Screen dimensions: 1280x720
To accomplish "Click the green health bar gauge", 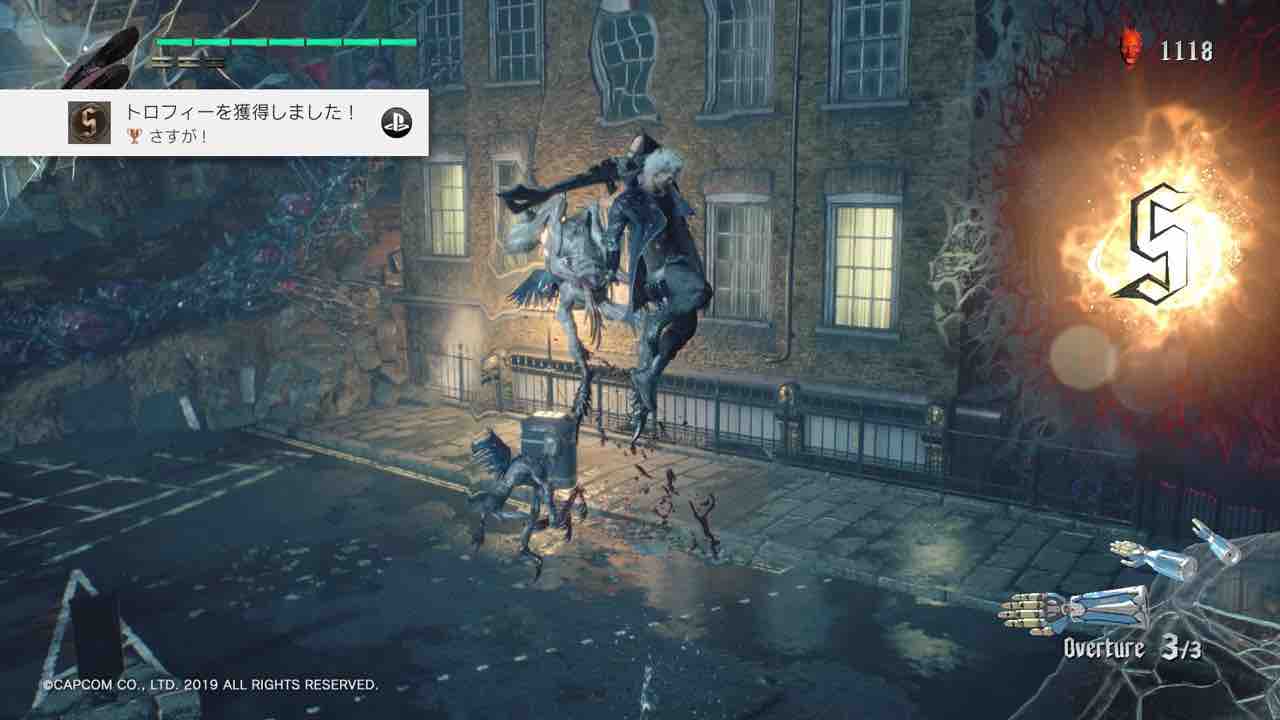I will (x=285, y=43).
